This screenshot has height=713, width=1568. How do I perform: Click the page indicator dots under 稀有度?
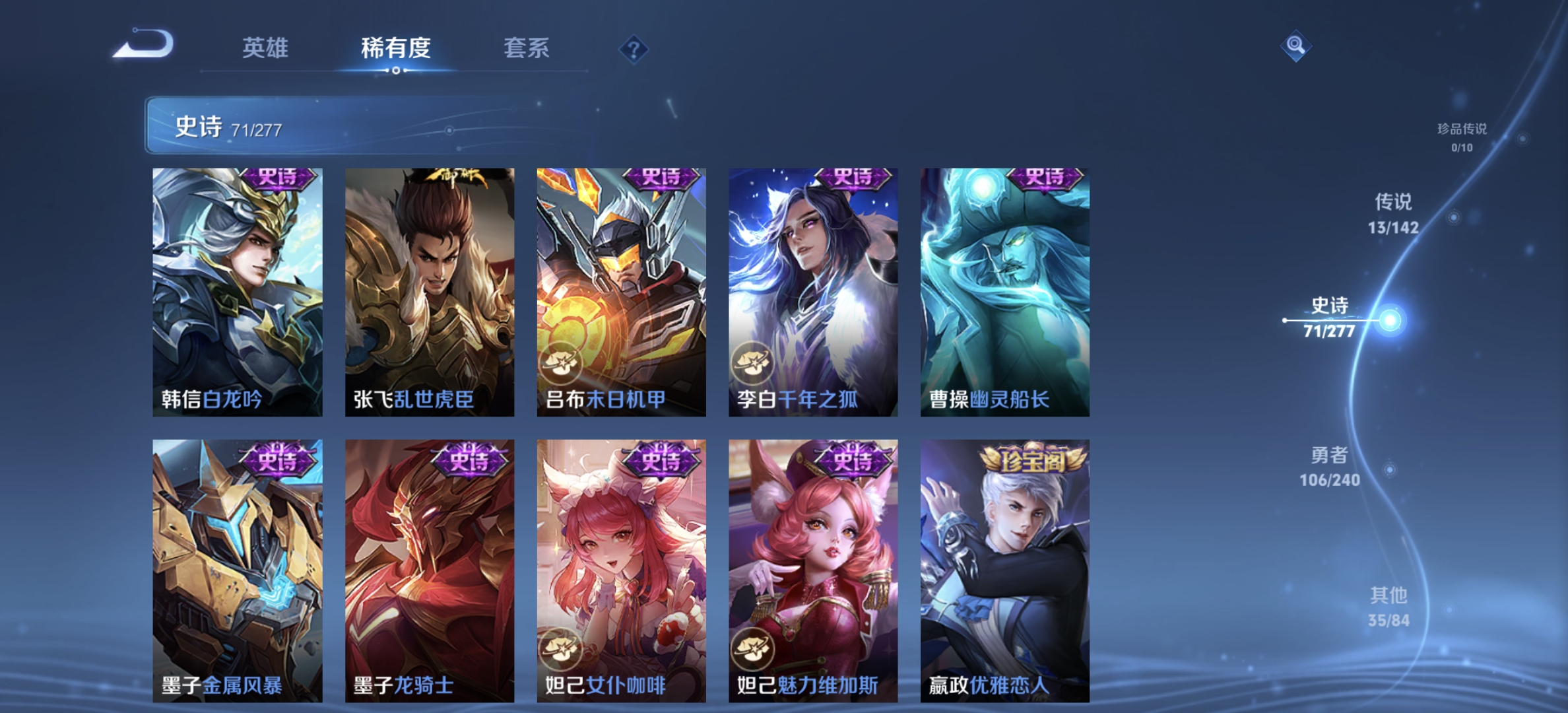click(395, 71)
